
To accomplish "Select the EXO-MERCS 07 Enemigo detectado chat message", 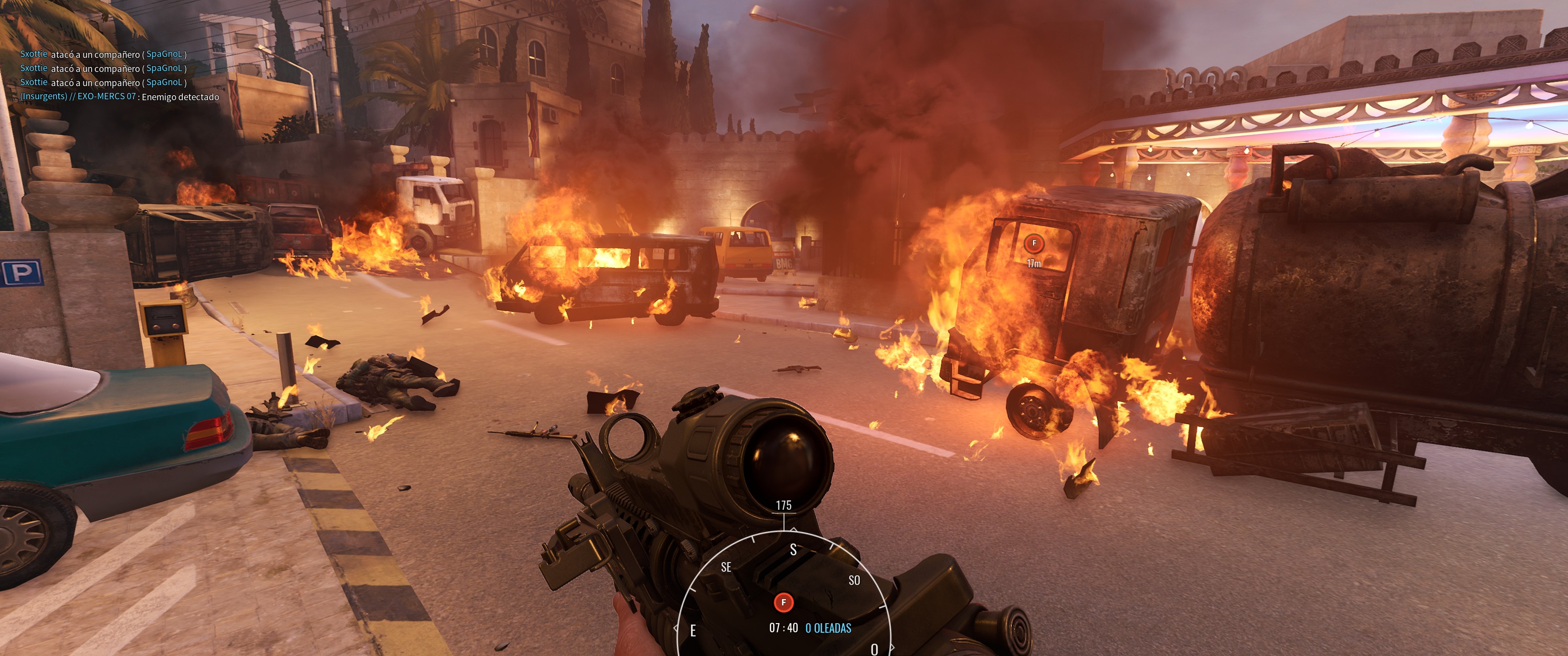I will point(119,97).
